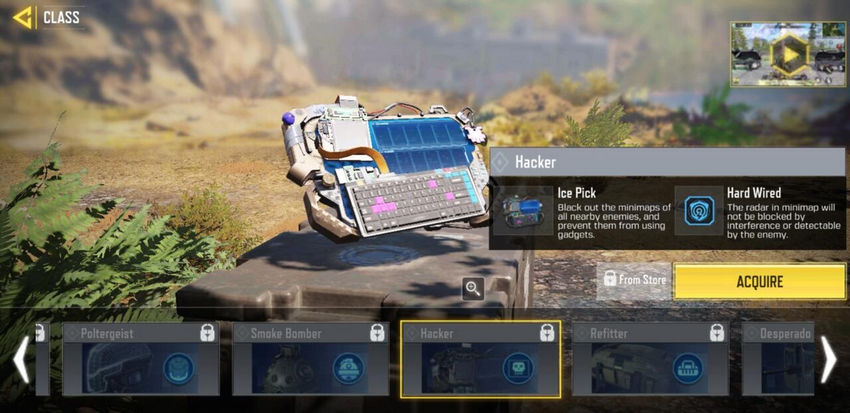View the Hard Wired ability icon
Image resolution: width=850 pixels, height=413 pixels.
click(698, 209)
